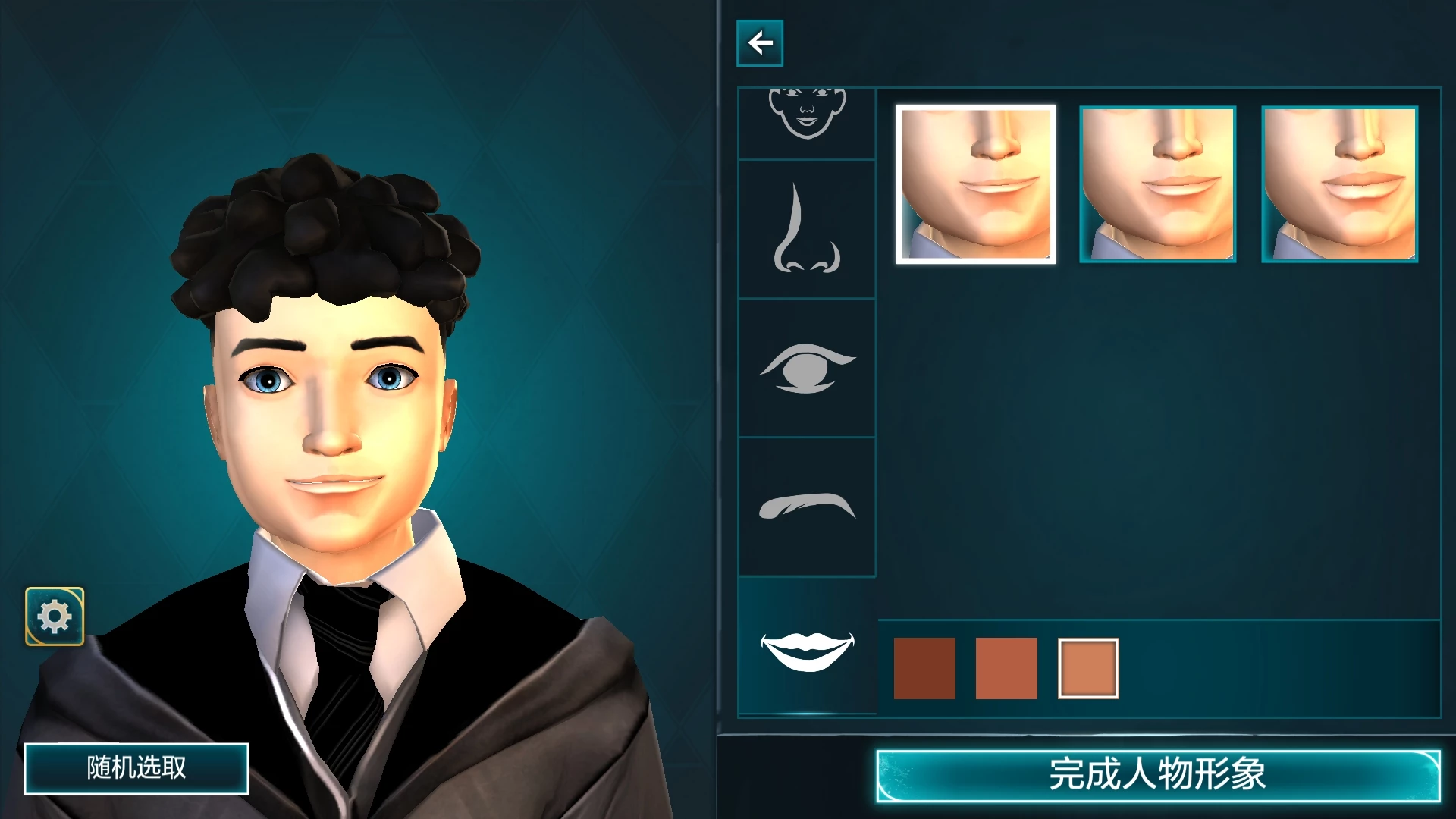Viewport: 1456px width, 819px height.
Task: Randomize appearance with 随机选取
Action: 136,768
